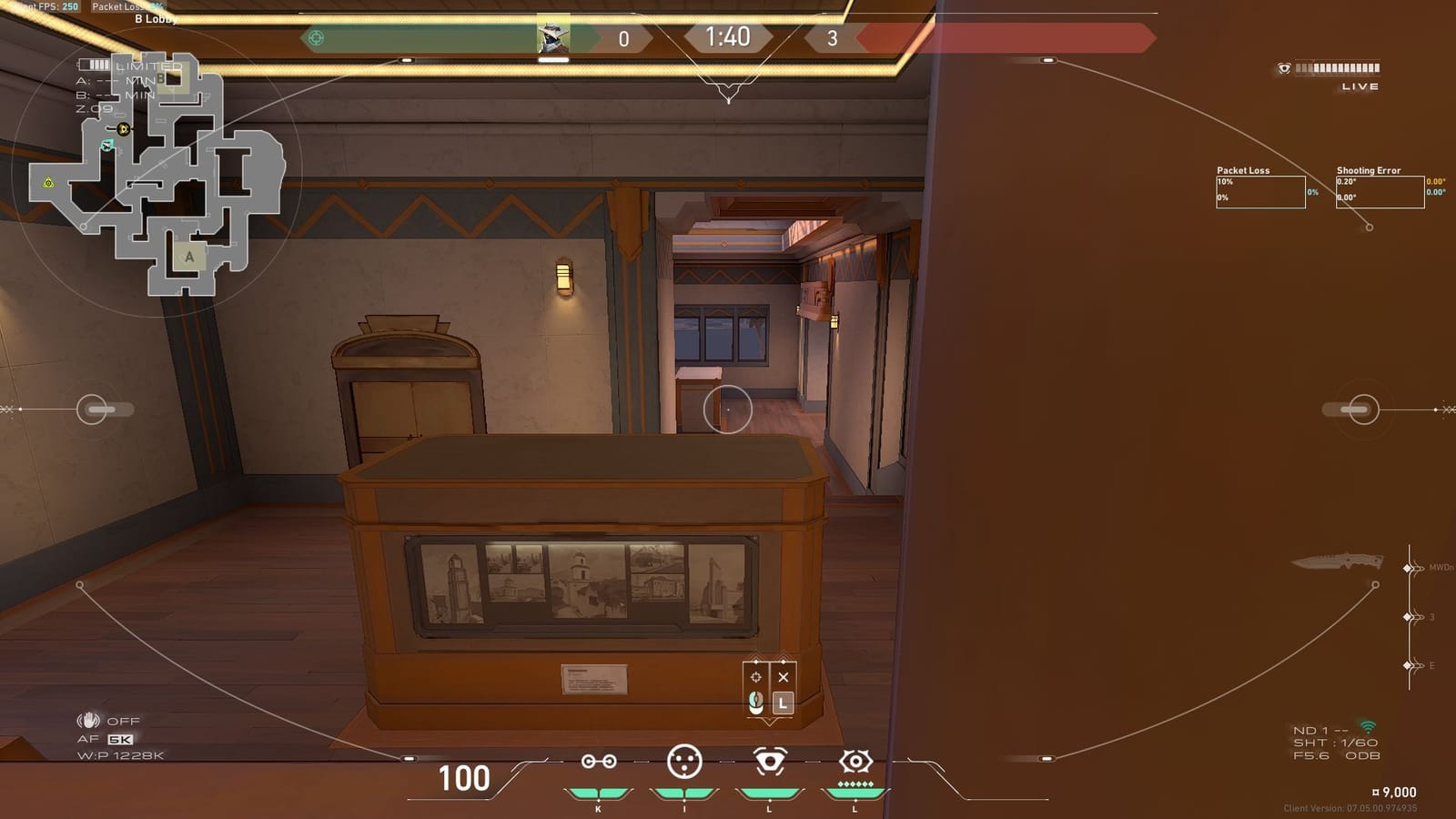Click the agent portrait in the scoreboard
This screenshot has height=819, width=1456.
tap(555, 36)
